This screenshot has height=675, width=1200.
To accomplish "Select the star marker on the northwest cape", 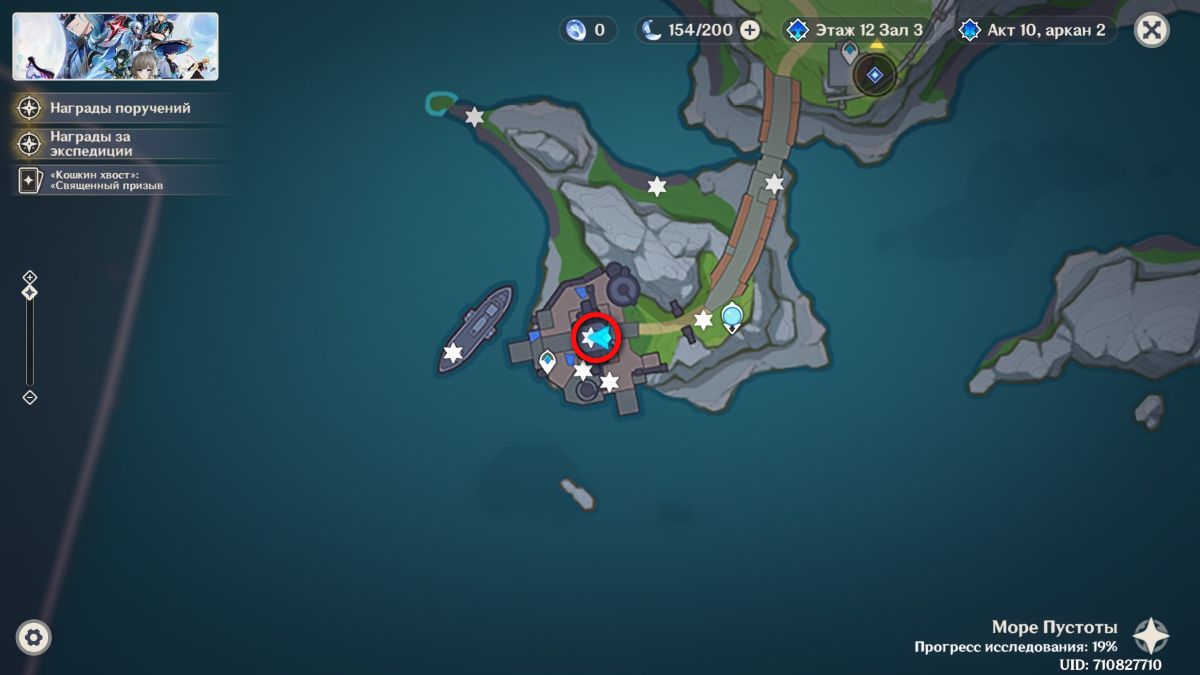I will (x=474, y=117).
